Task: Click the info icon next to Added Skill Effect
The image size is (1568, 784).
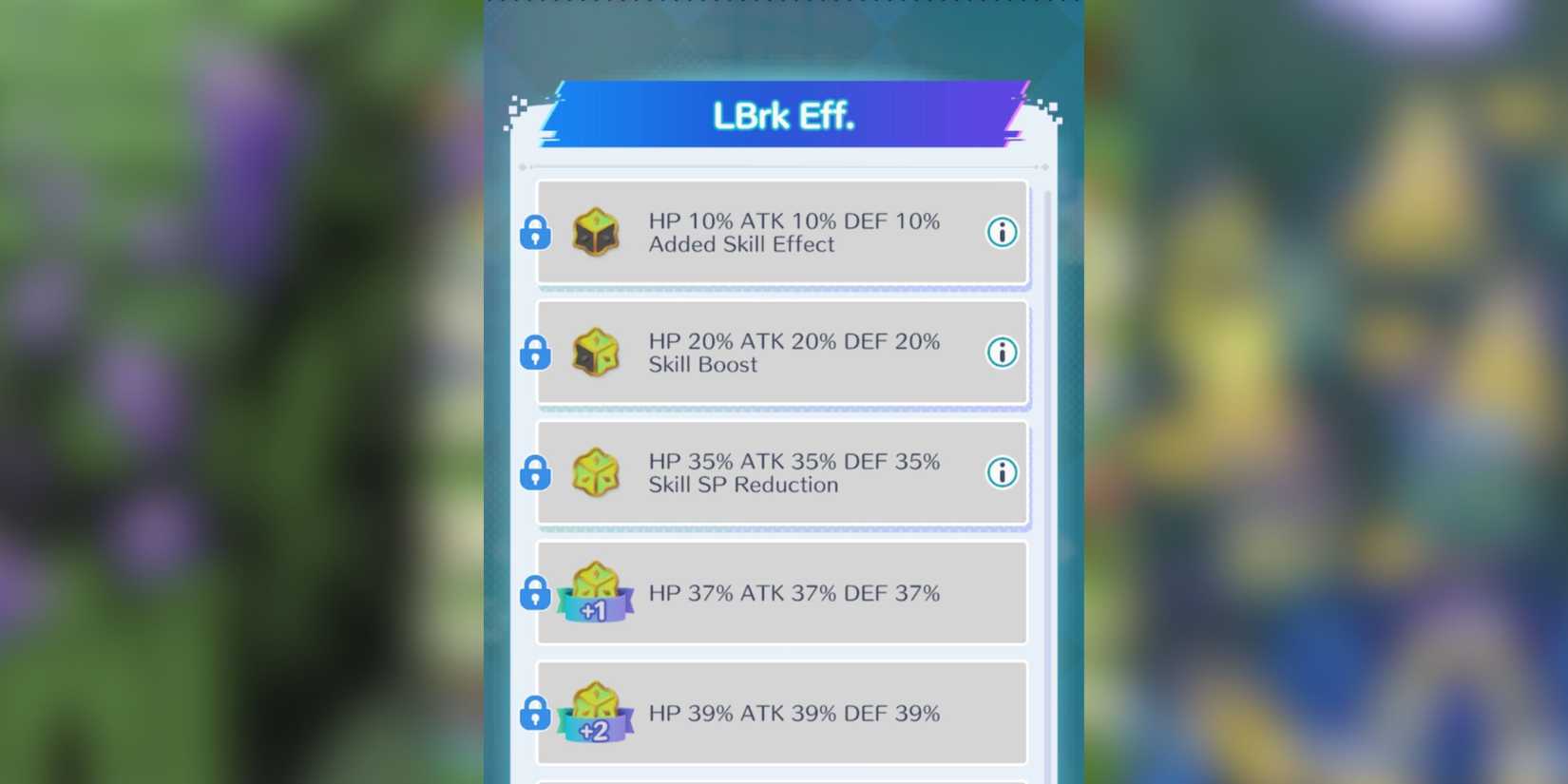Action: [1002, 233]
